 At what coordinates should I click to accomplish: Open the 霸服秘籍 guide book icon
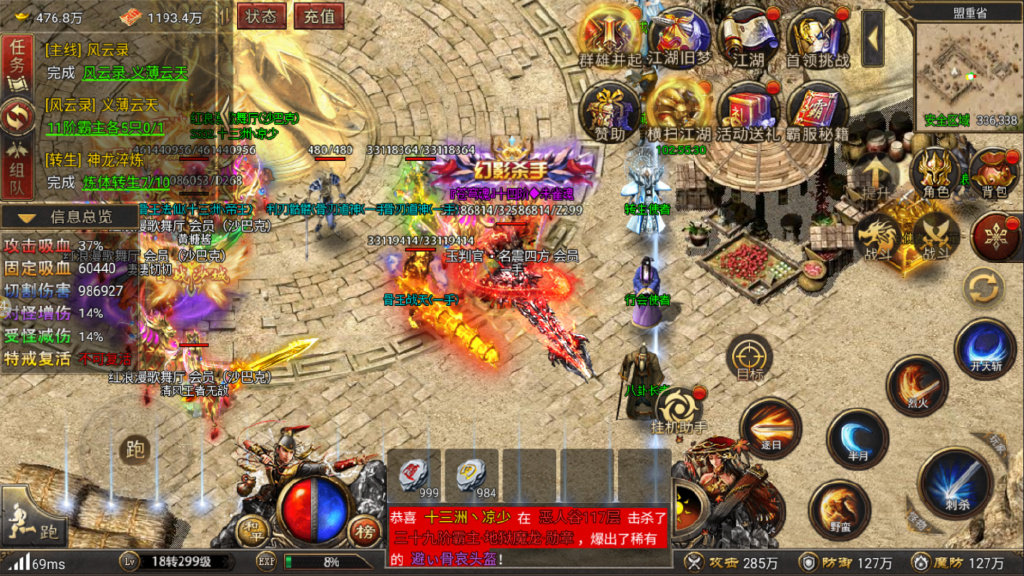(818, 110)
